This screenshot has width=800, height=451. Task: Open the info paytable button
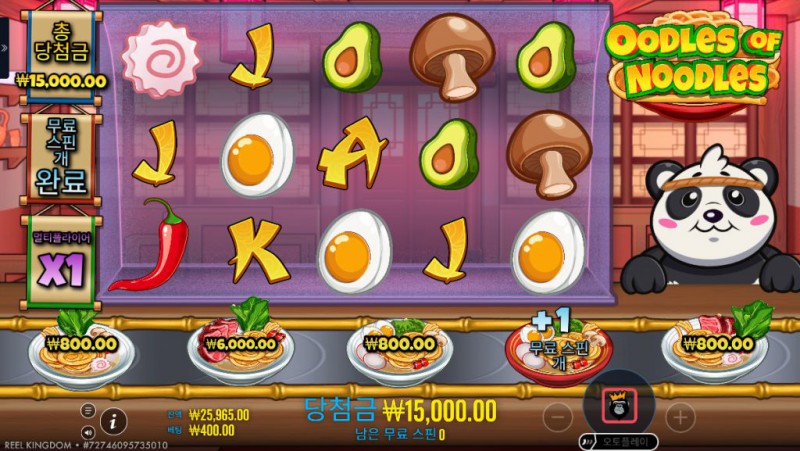point(113,421)
